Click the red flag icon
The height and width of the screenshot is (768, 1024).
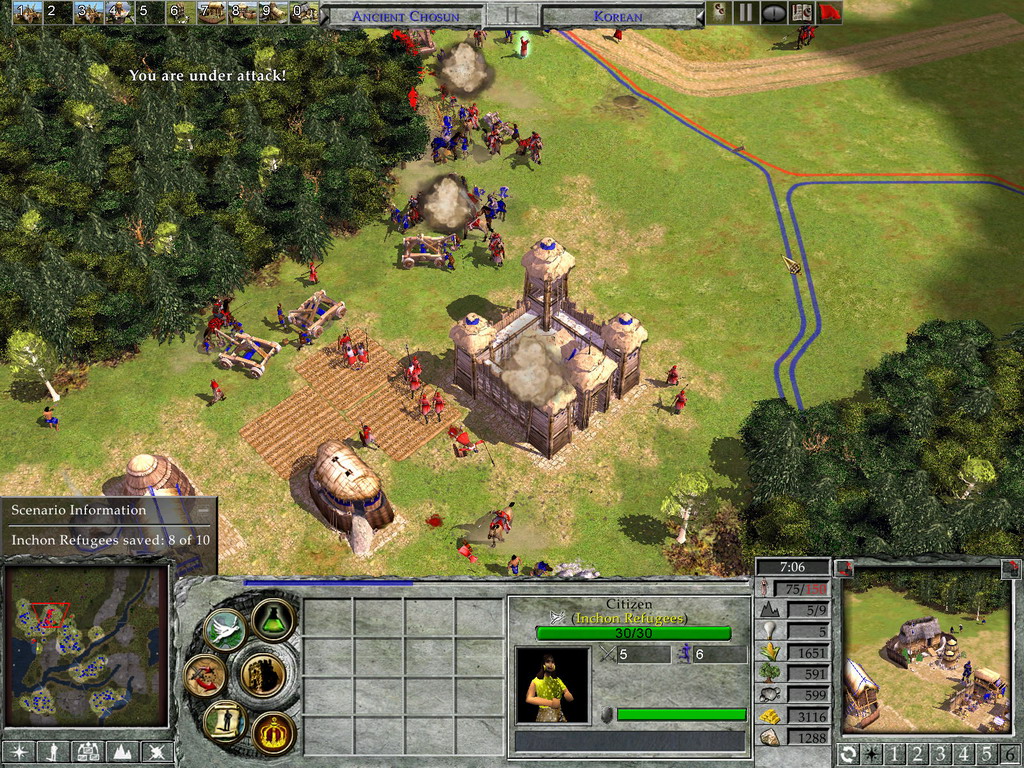coord(829,13)
